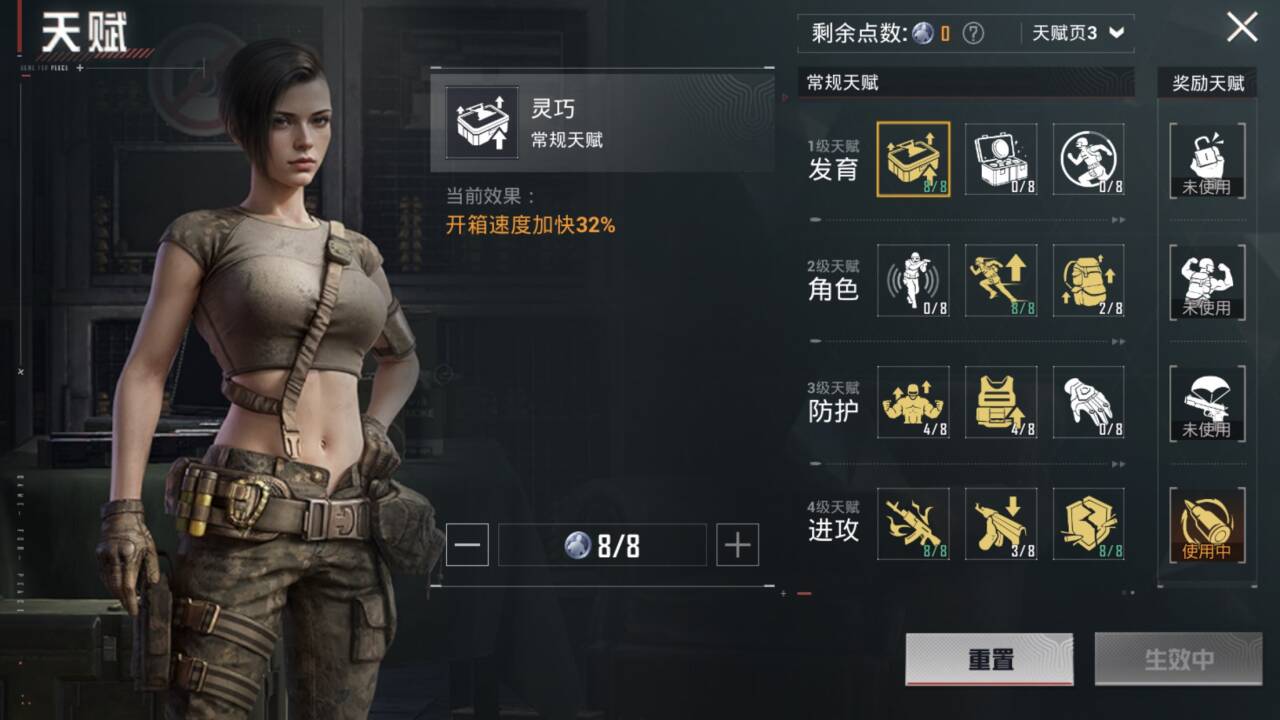Toggle the bullet bonus talent marked 使用中
The height and width of the screenshot is (720, 1280).
1207,524
